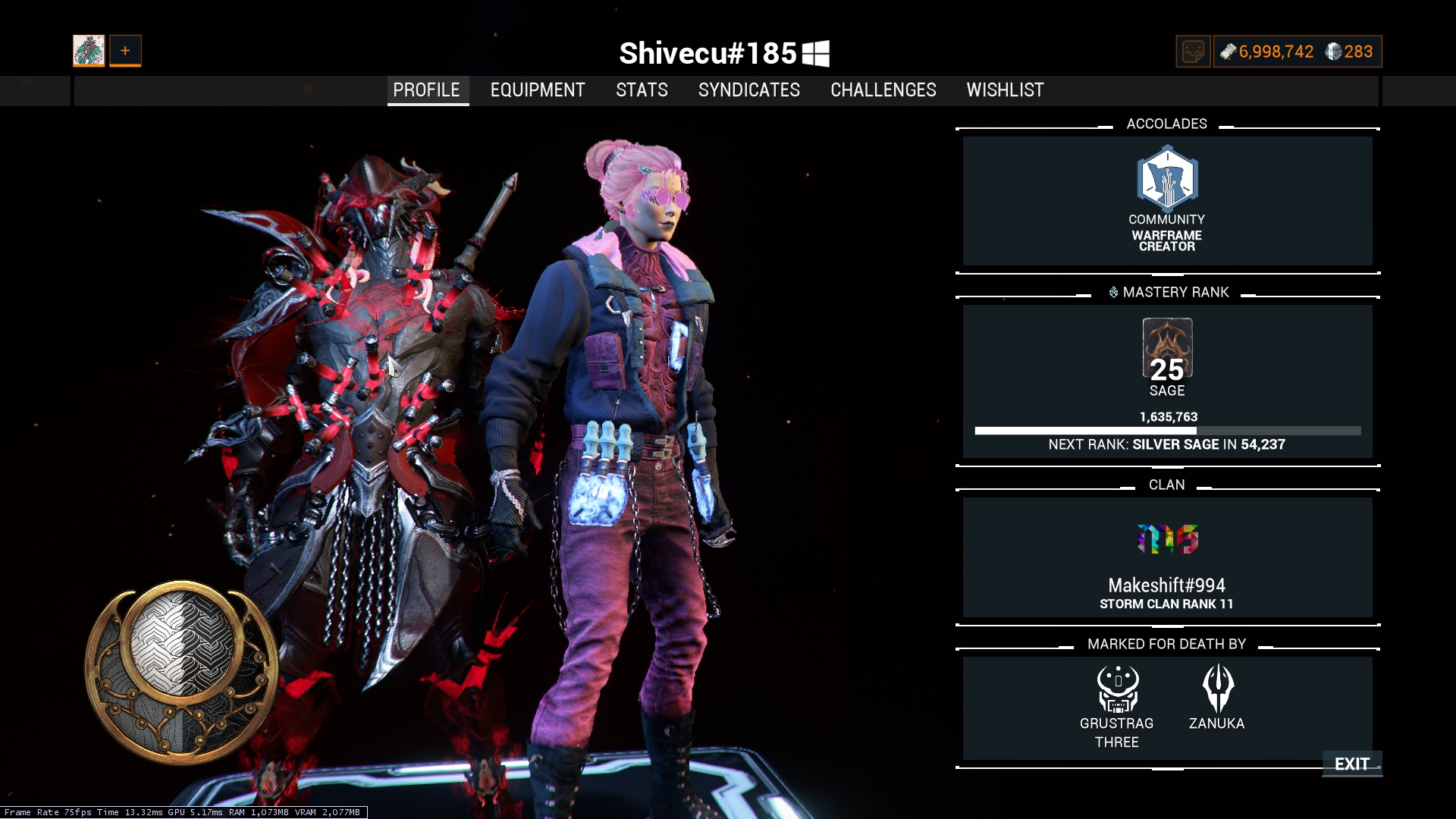Select the Mastery Rank 25 Sage badge

coord(1167,349)
